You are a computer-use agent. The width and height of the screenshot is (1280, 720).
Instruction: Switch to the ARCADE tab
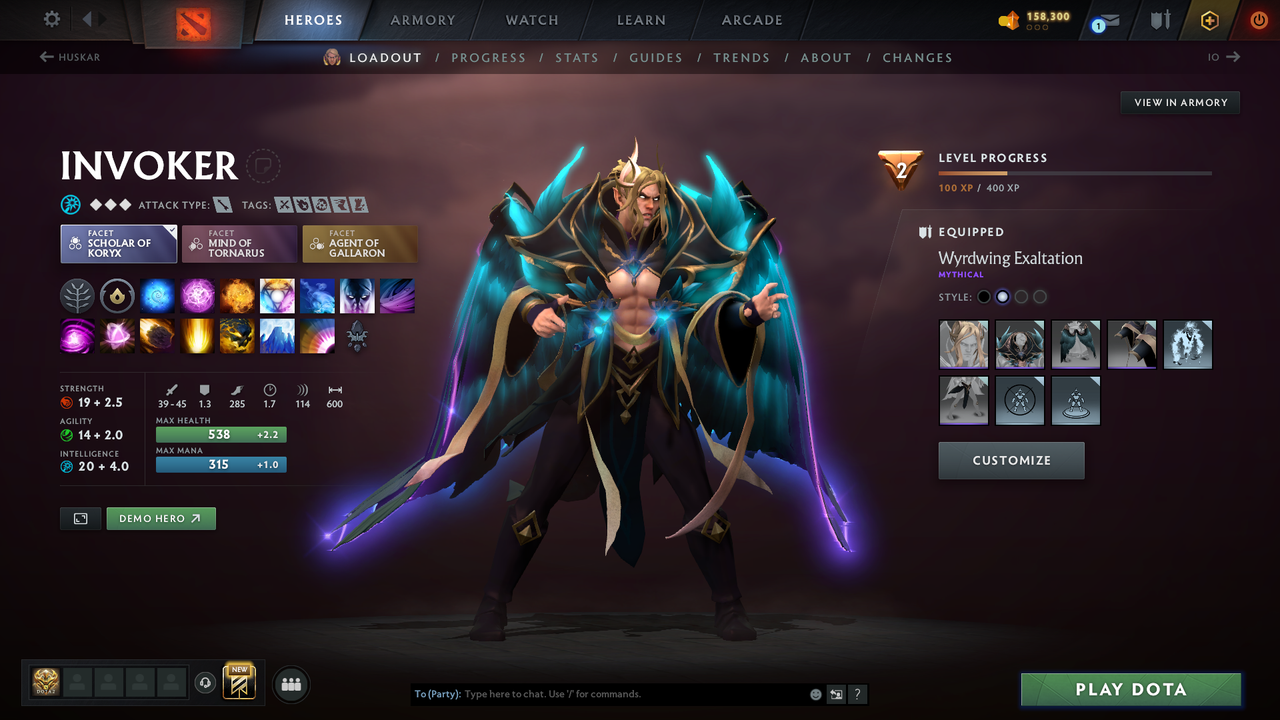coord(751,20)
